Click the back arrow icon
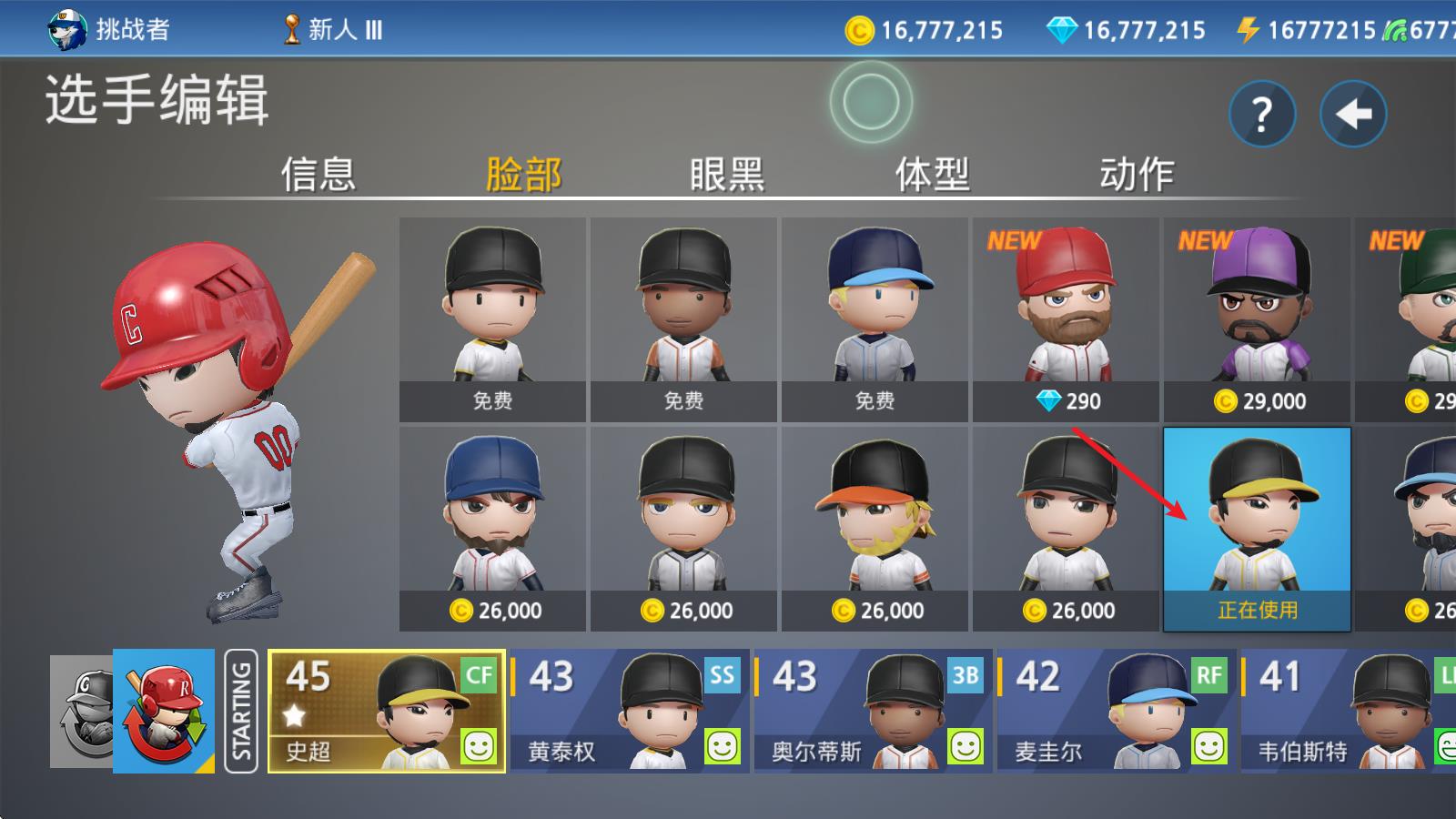Viewport: 1456px width, 819px height. point(1353,113)
